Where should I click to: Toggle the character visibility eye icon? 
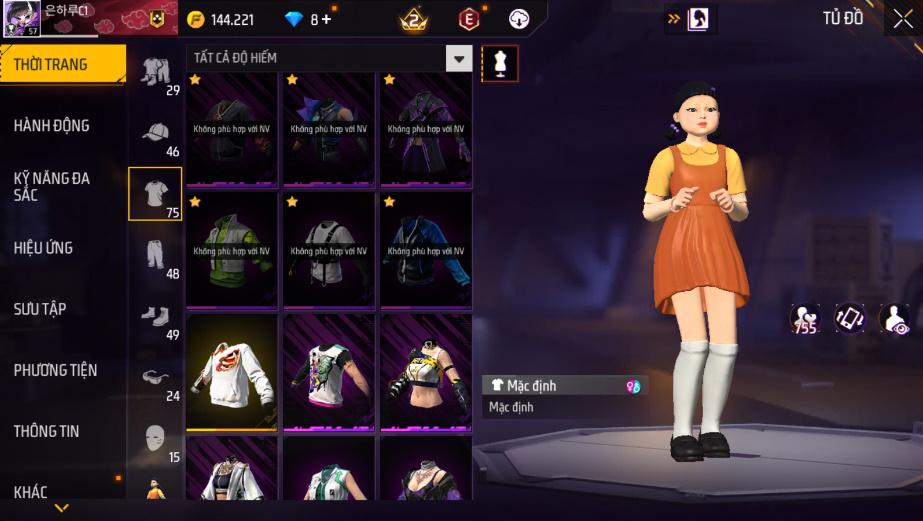point(894,319)
